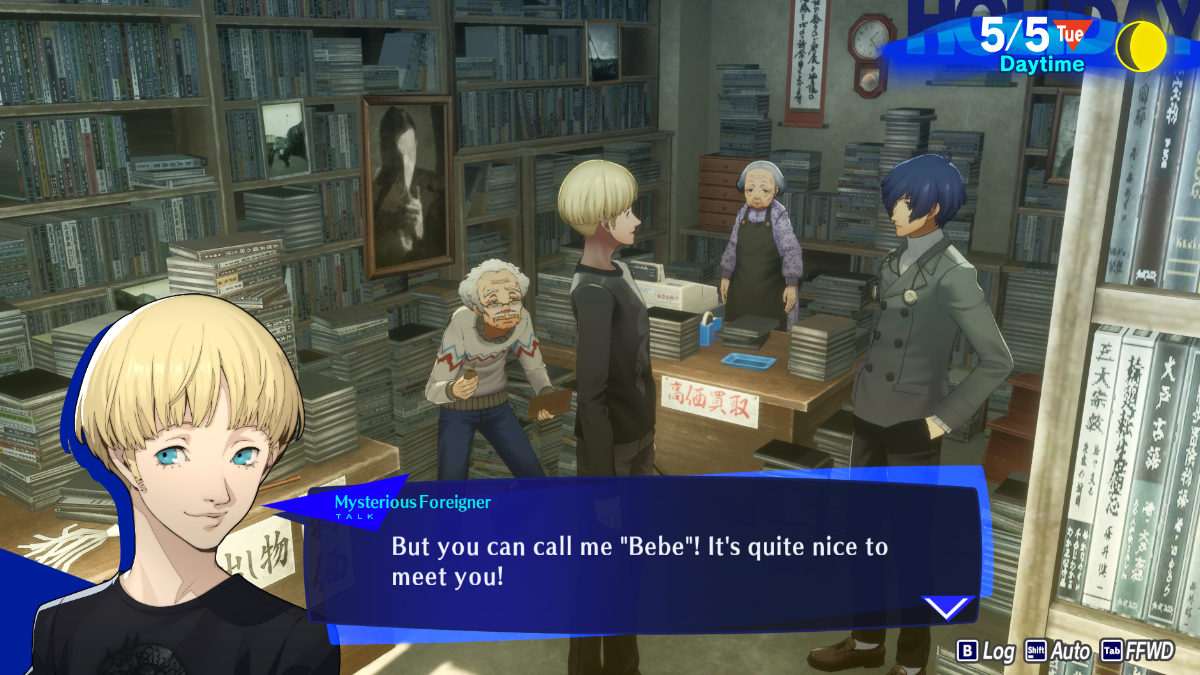
Task: Open the conversation Log
Action: (986, 651)
